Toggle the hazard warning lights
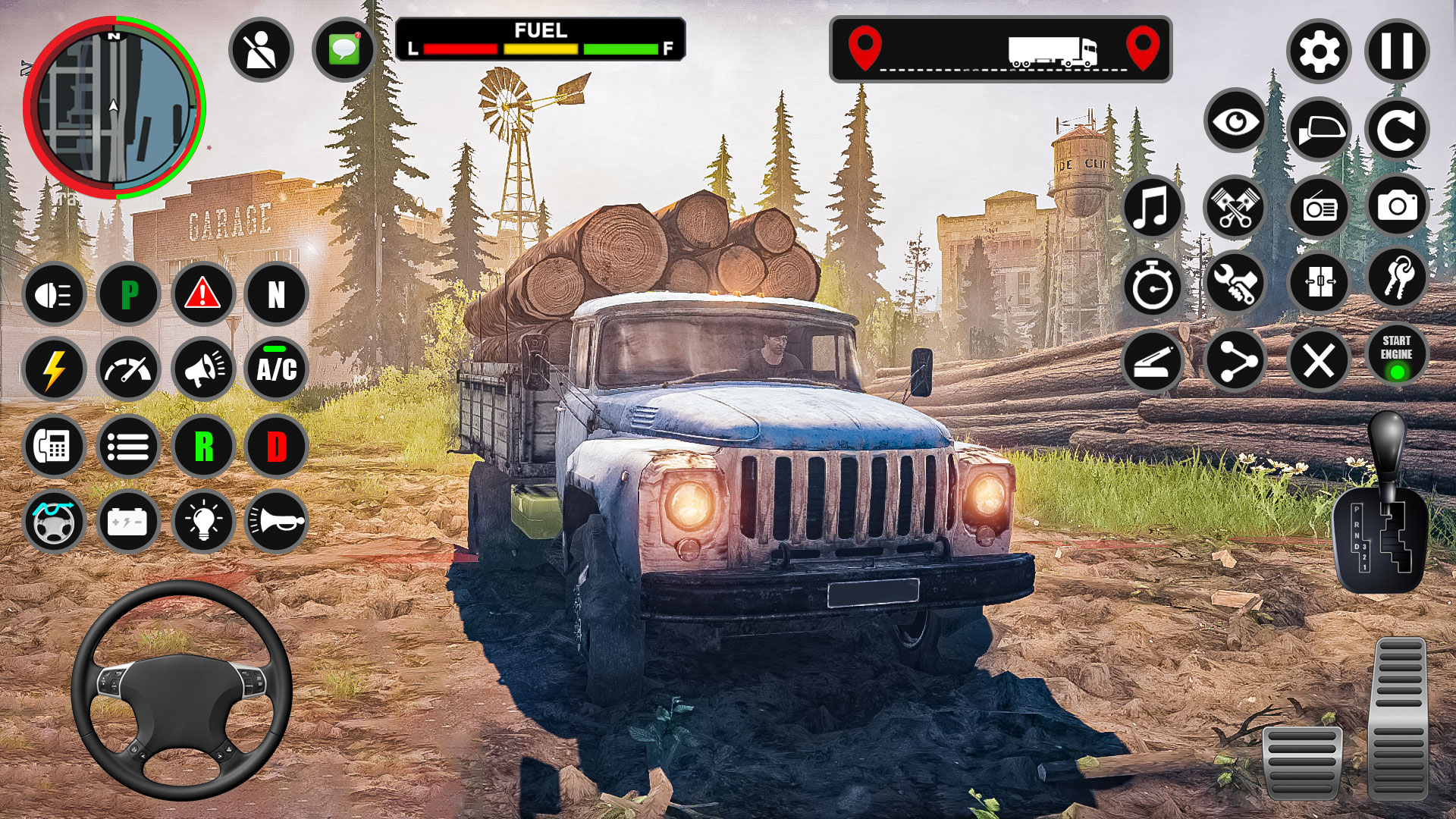The image size is (1456, 819). tap(202, 293)
